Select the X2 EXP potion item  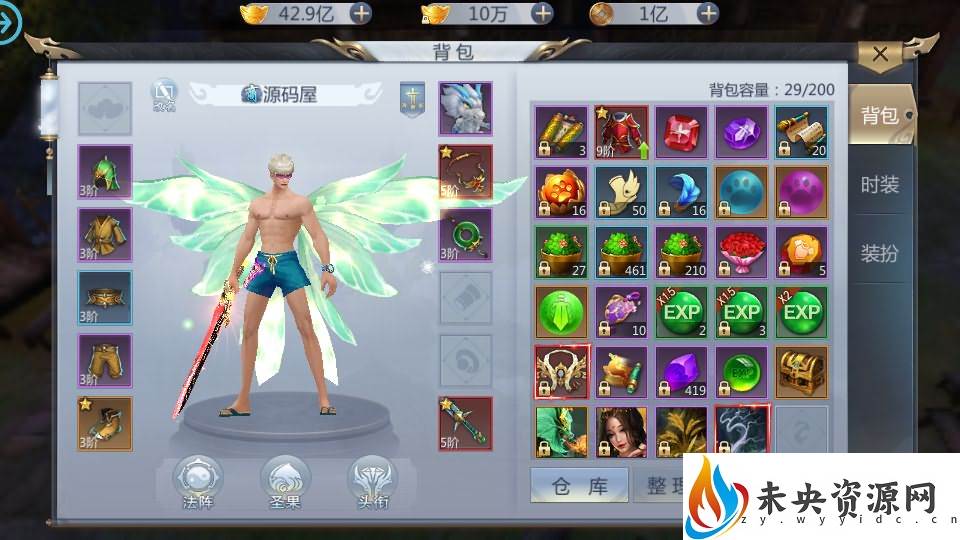pos(801,312)
